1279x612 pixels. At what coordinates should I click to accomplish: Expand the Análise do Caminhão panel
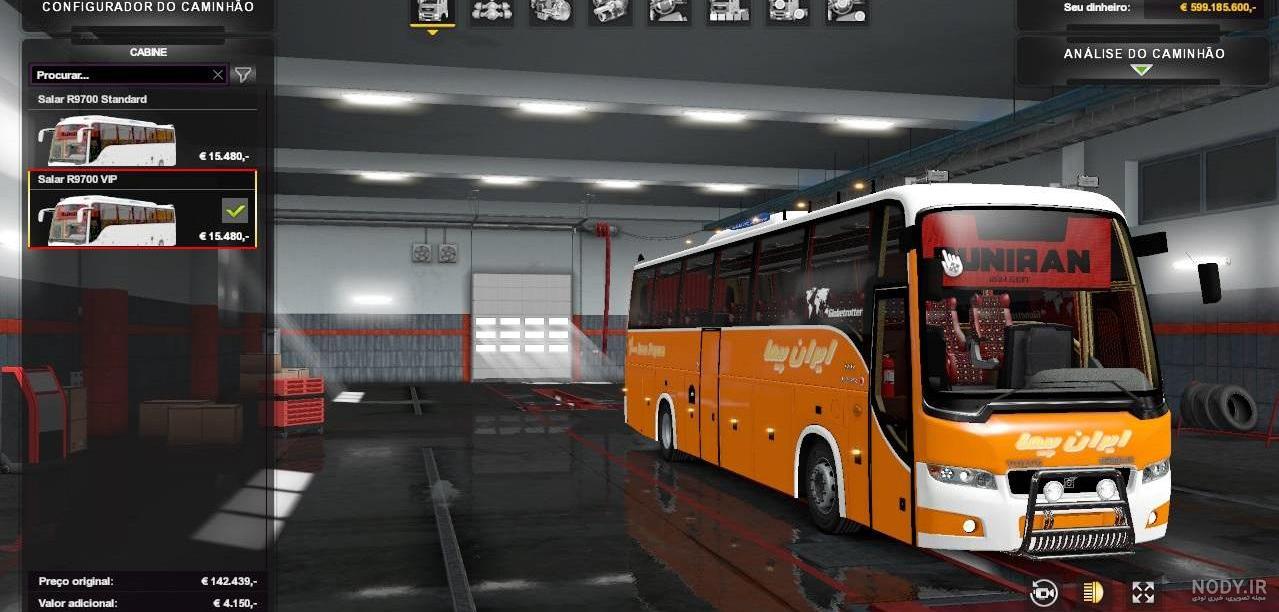click(1142, 60)
